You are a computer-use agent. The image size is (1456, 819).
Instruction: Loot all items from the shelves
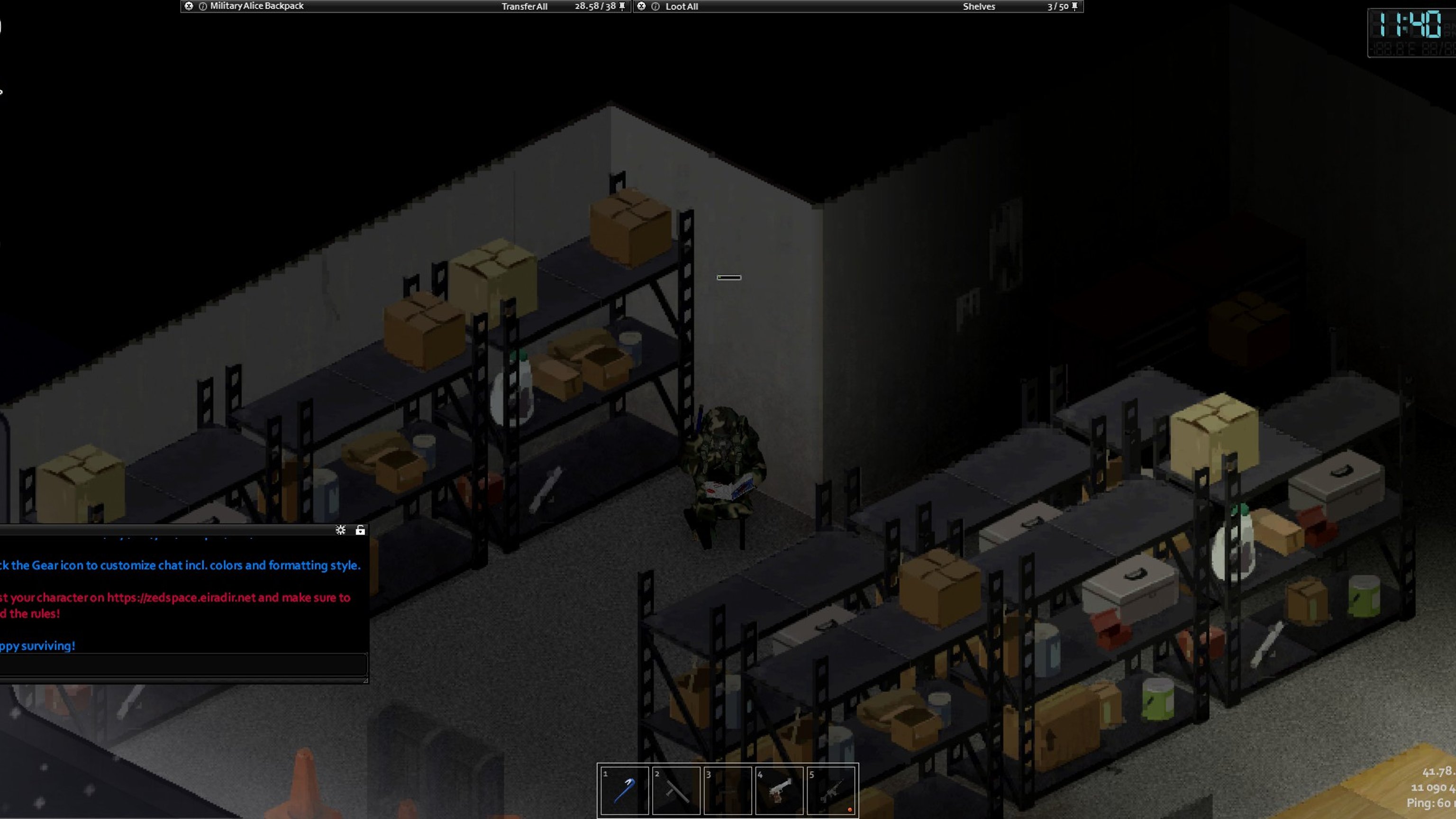(681, 7)
